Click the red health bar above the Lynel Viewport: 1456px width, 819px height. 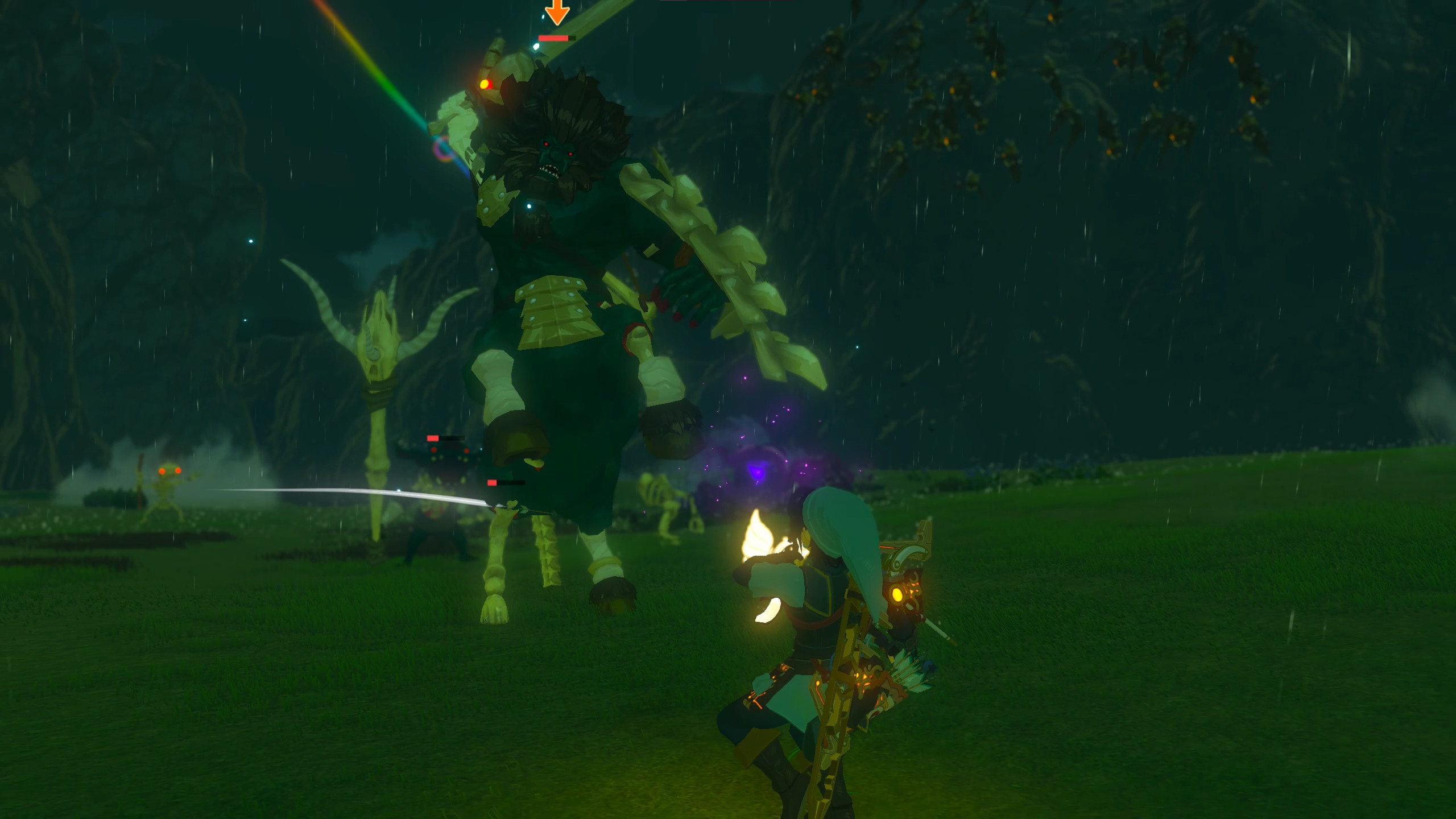(553, 37)
